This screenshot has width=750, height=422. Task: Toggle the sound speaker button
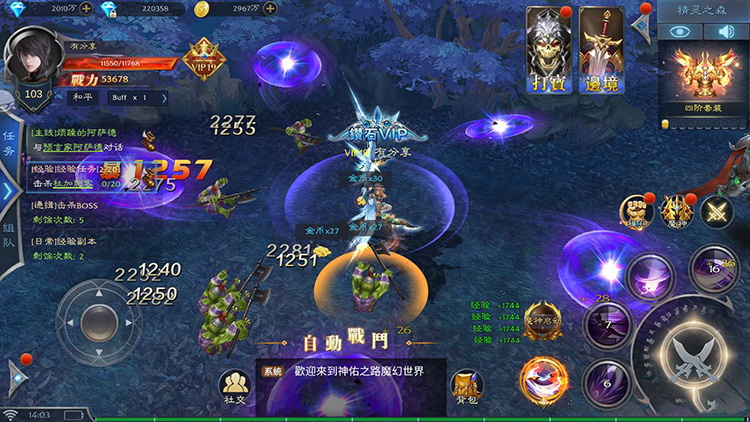(x=722, y=31)
